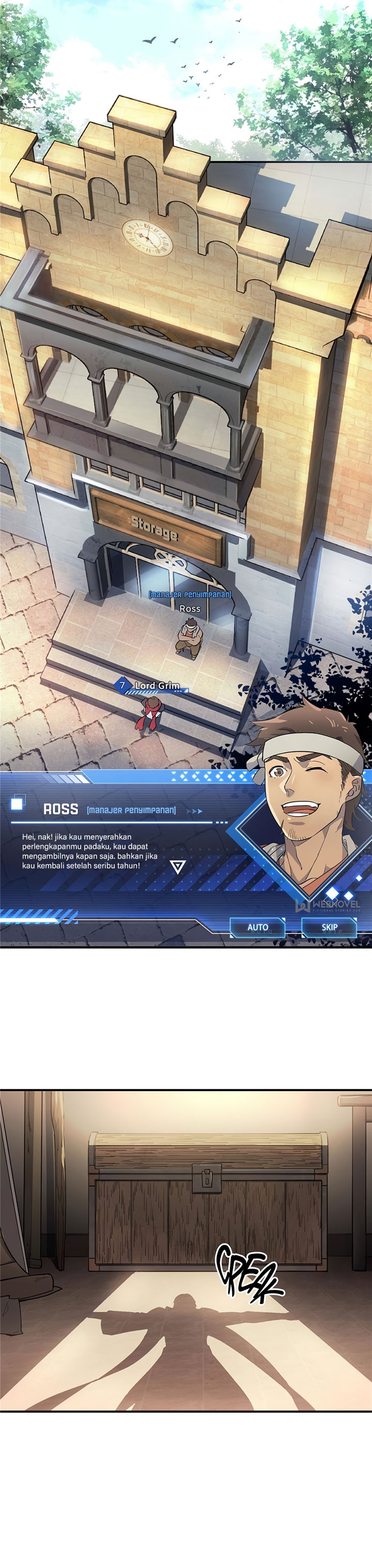Advance dialogue with the triangle arrow
This screenshot has height=1568, width=372.
click(177, 867)
